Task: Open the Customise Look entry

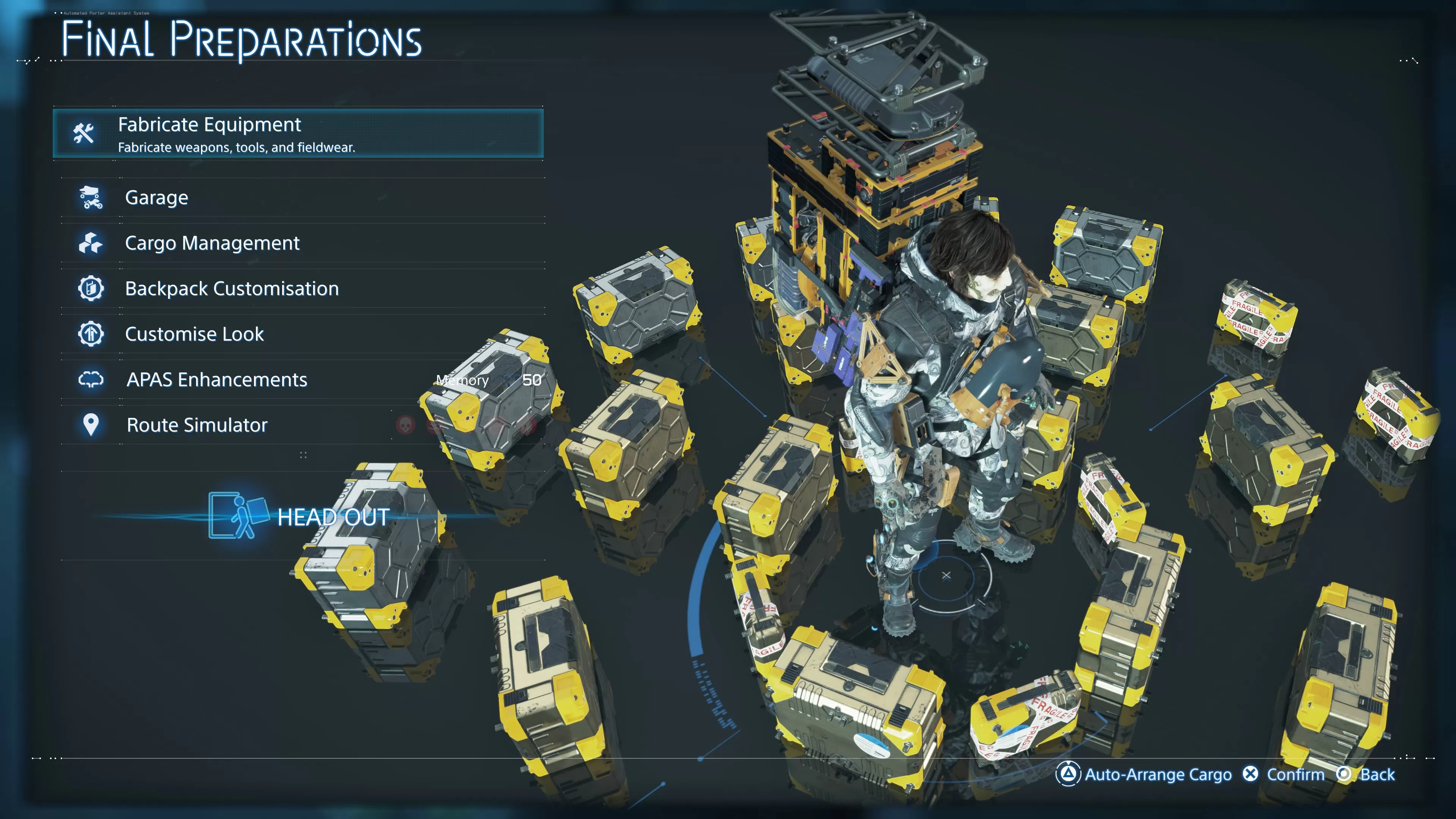Action: [x=194, y=334]
